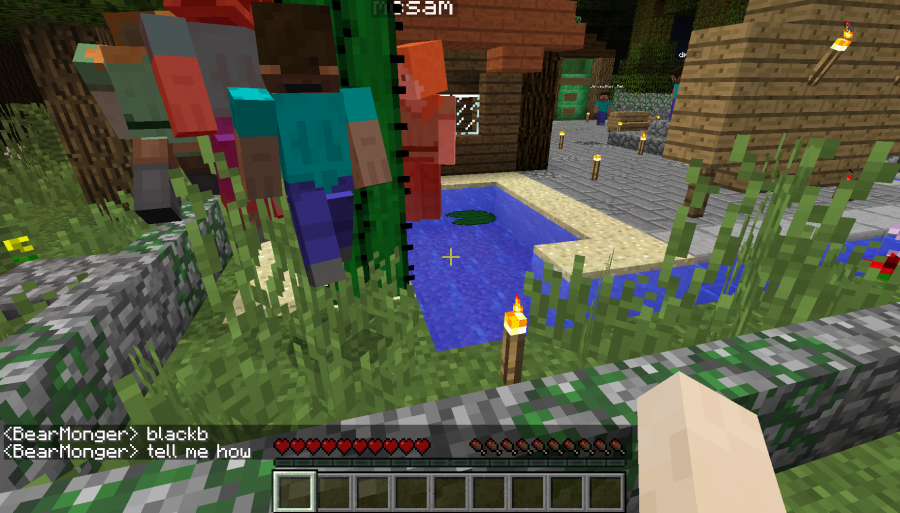Click BearMonger's "blackb" chat line
This screenshot has width=900, height=513.
(x=104, y=434)
